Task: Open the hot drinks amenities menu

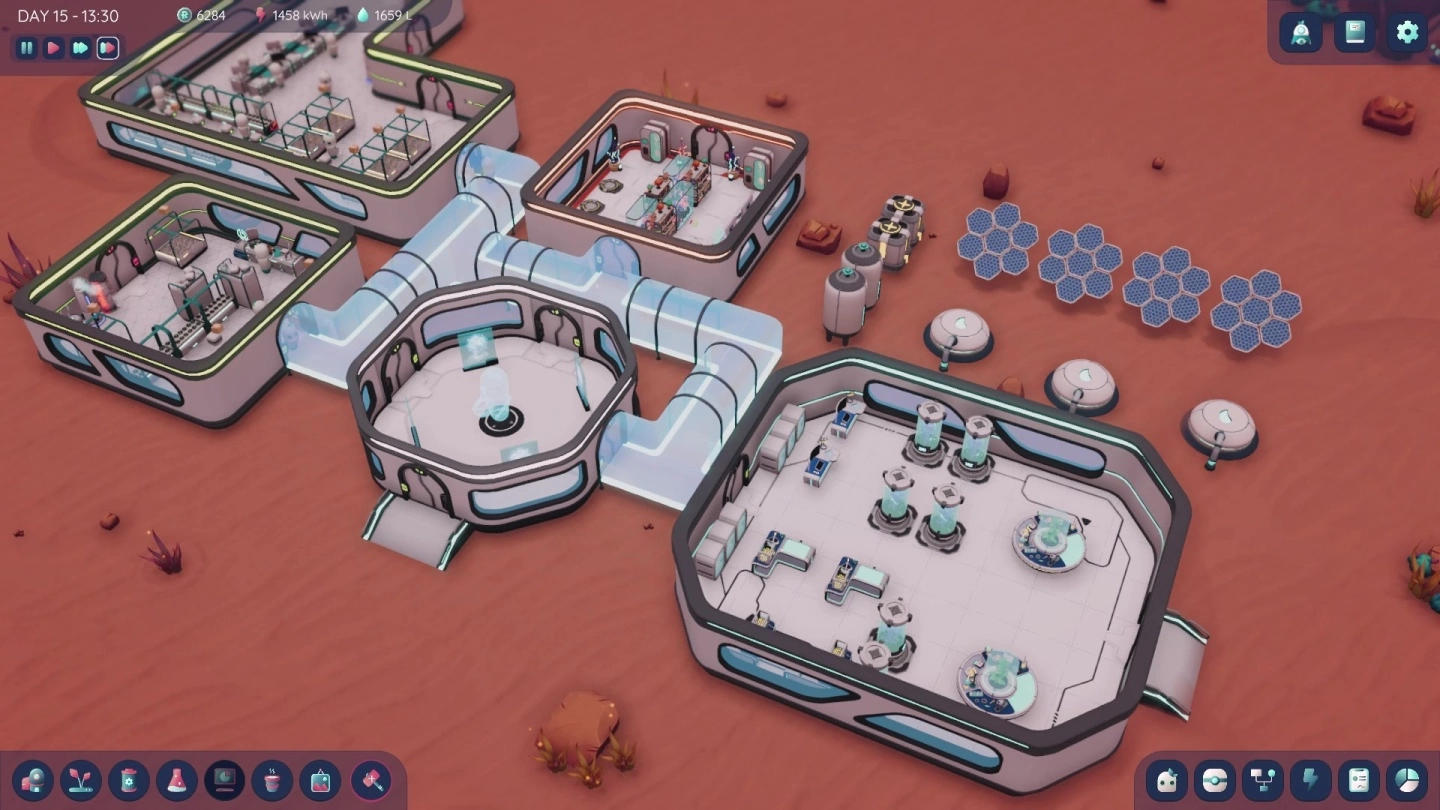Action: click(x=272, y=781)
